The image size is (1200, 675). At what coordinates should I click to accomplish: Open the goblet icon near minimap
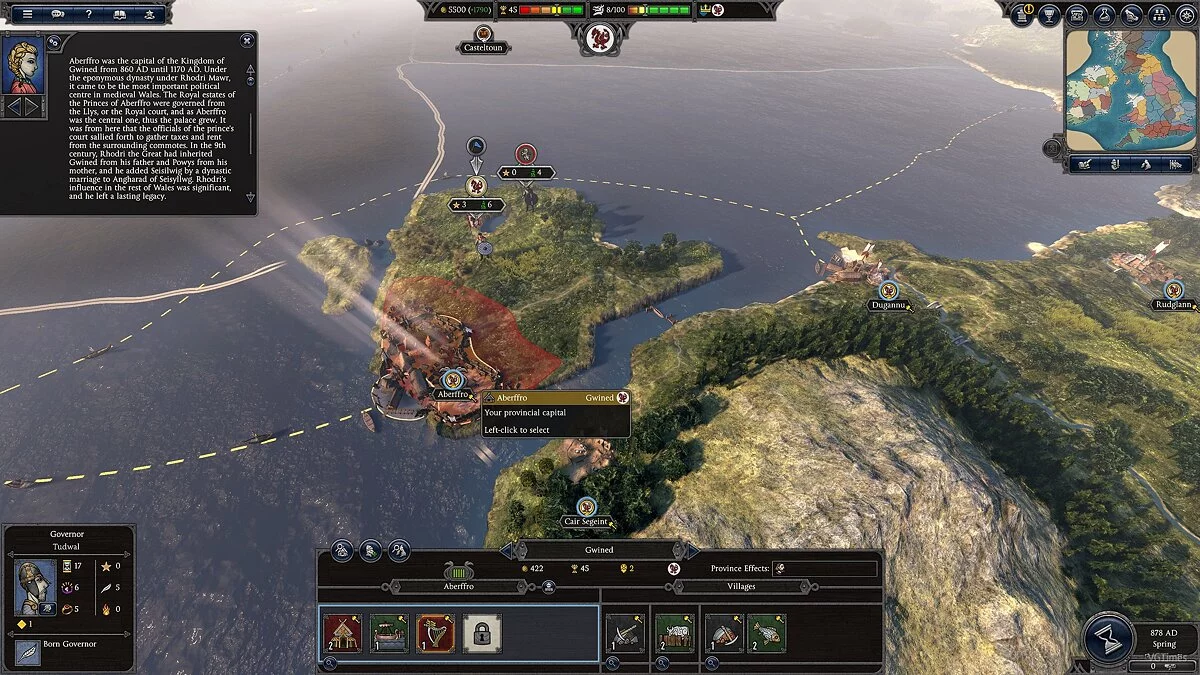1049,14
